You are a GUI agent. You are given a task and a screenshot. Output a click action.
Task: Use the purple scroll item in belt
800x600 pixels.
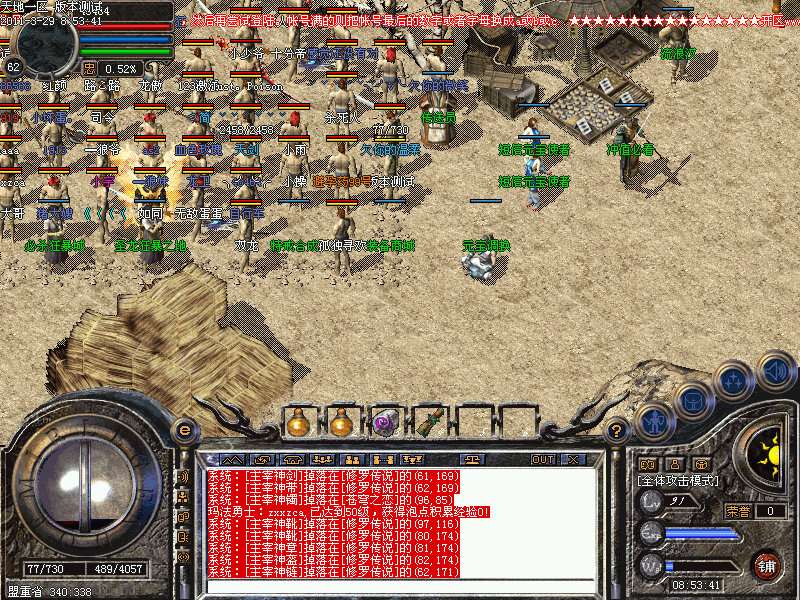385,422
